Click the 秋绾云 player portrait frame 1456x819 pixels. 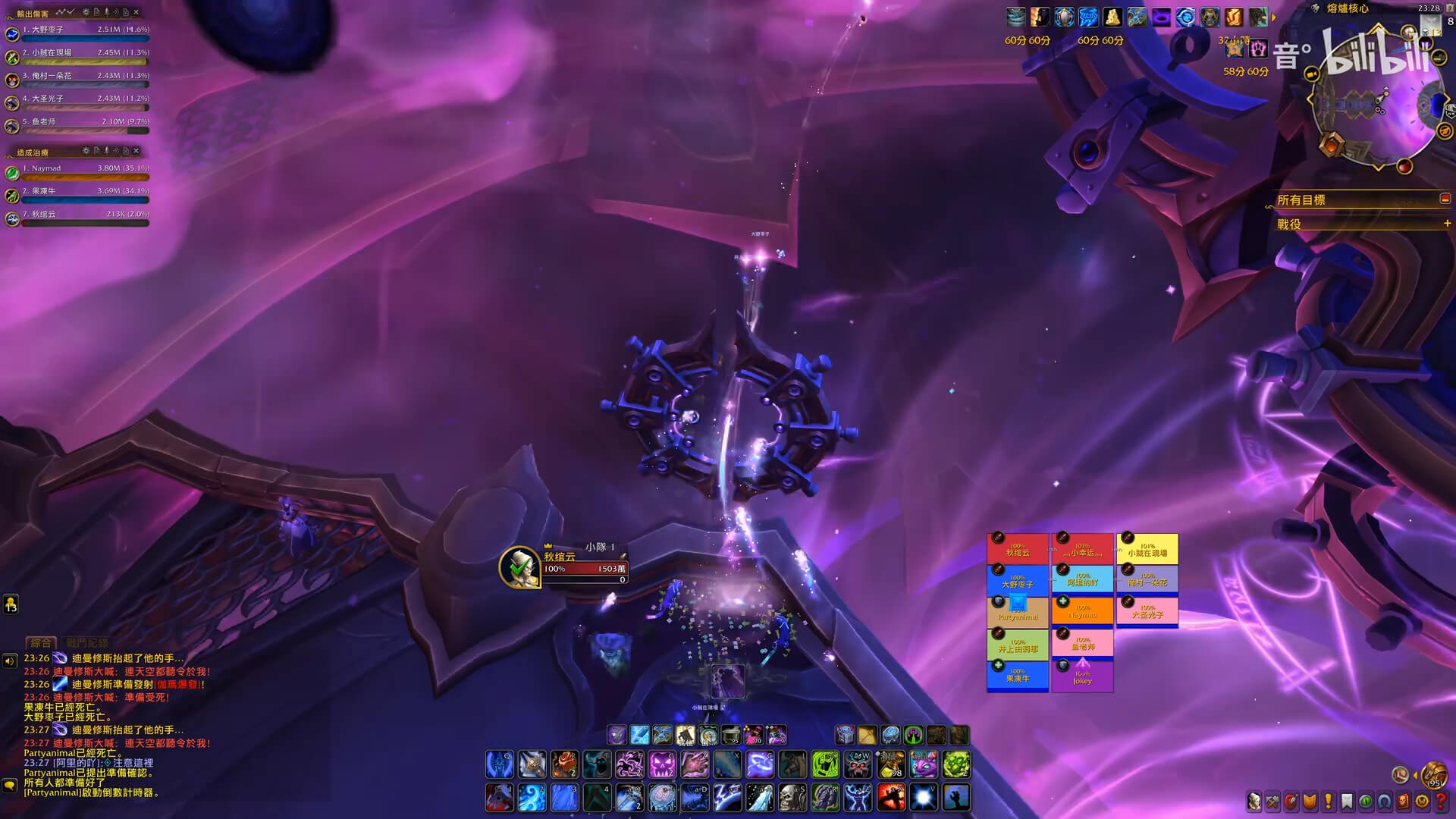click(519, 566)
